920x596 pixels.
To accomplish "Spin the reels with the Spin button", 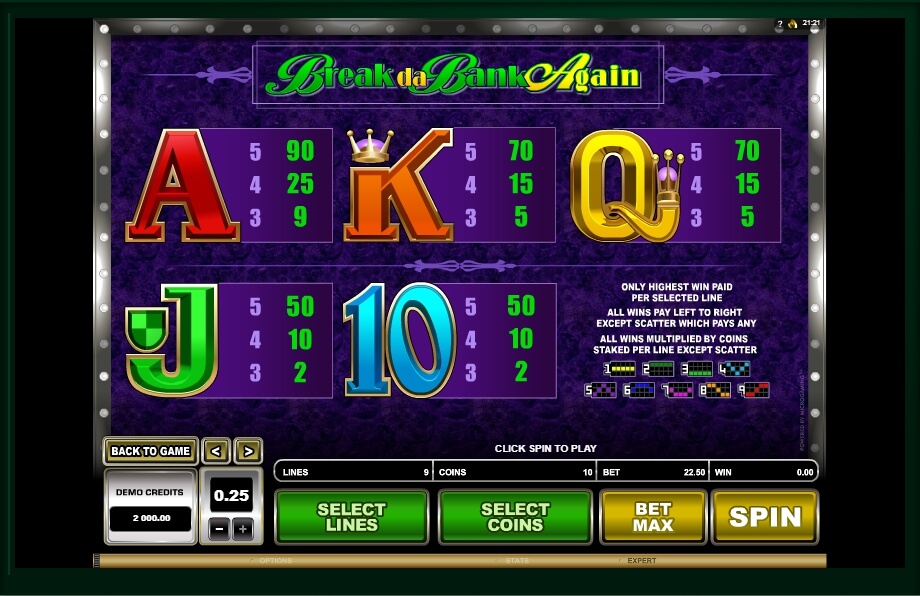I will click(x=765, y=517).
